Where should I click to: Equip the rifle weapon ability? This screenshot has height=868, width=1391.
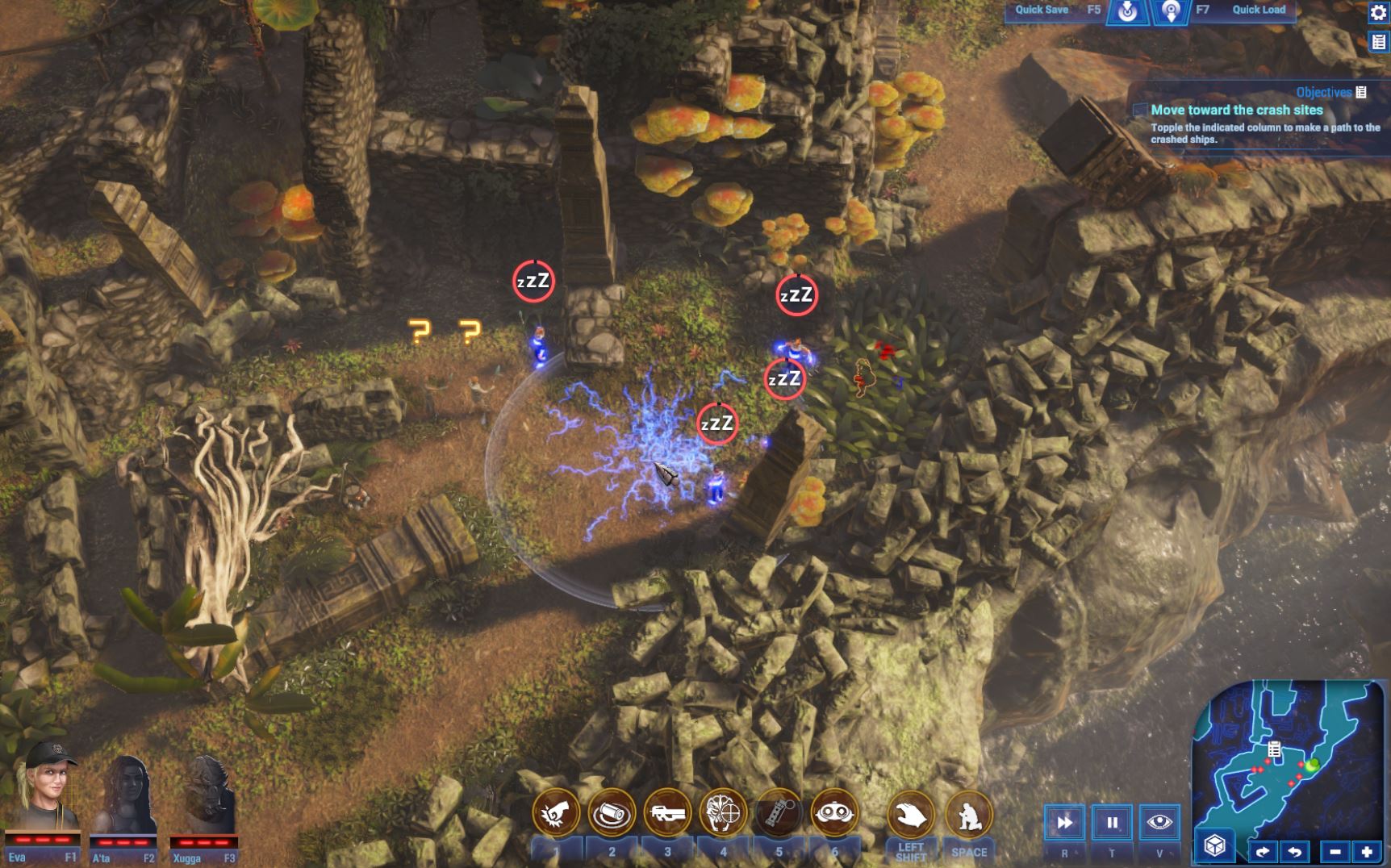coord(667,813)
